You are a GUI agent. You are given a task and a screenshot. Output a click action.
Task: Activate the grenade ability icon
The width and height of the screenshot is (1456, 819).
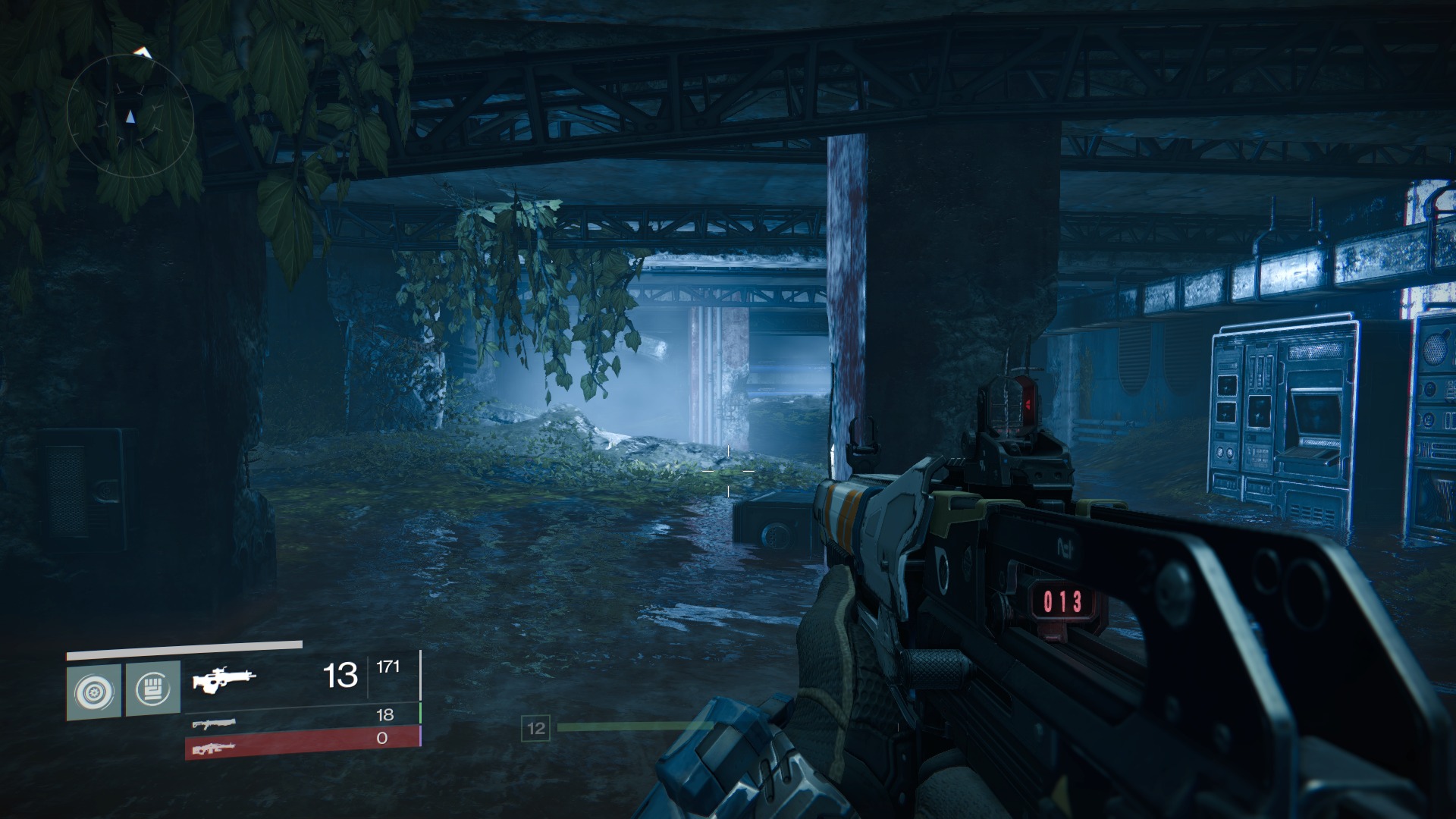(94, 692)
